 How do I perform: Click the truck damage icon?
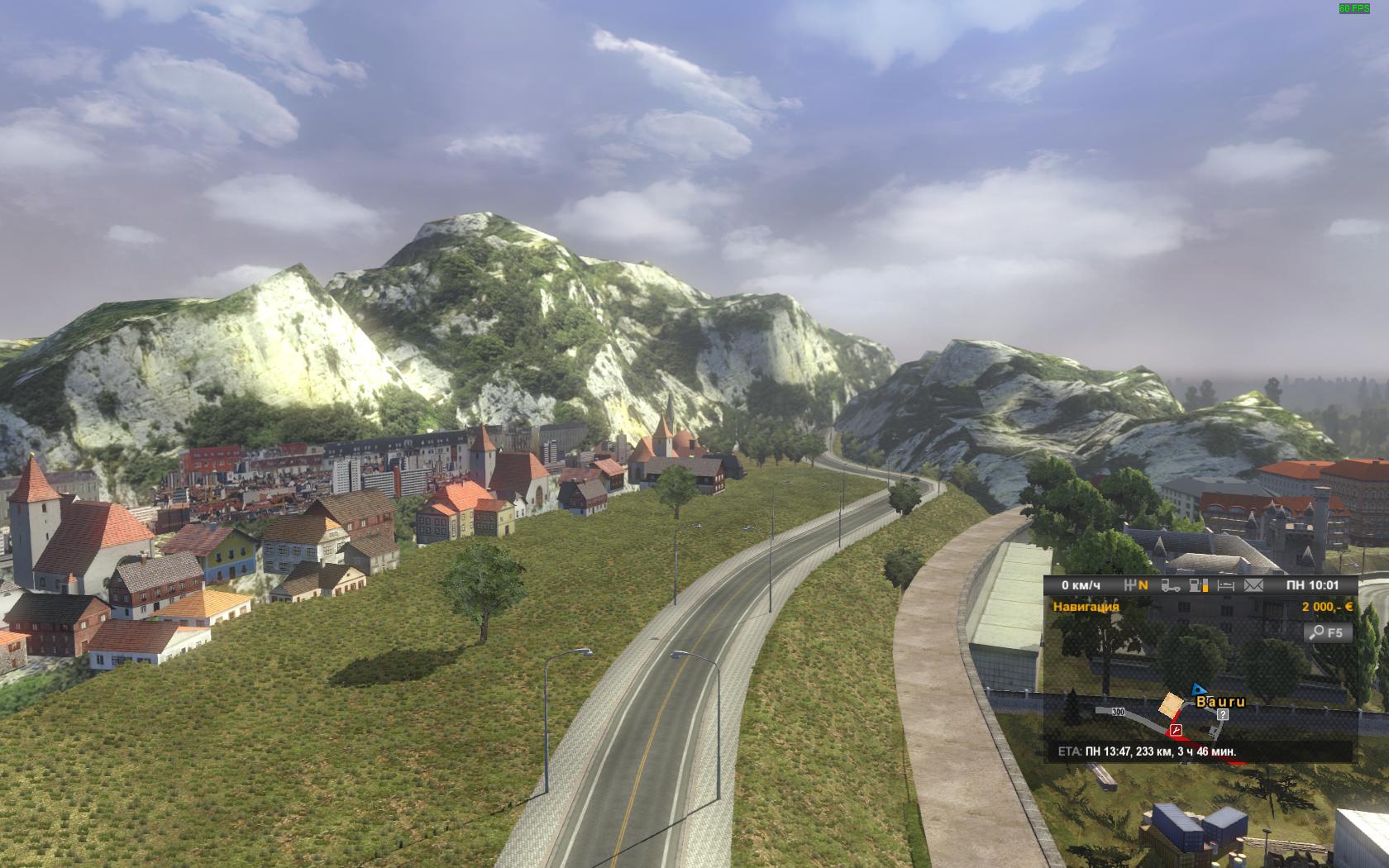1170,585
